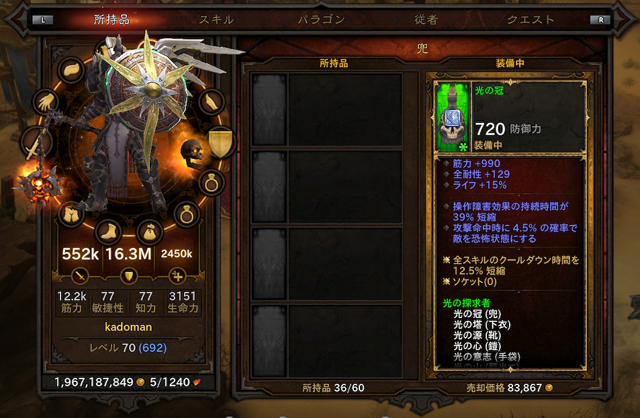Switch to the スキル tab
The image size is (640, 418).
[217, 19]
